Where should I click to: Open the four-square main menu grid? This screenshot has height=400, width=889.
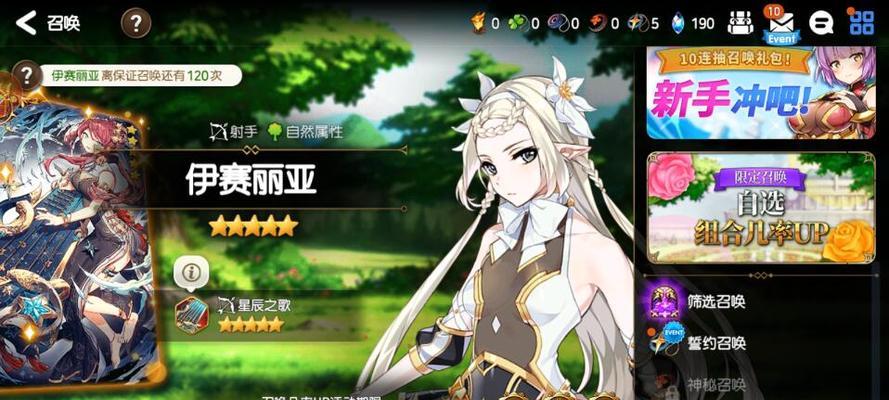(861, 22)
